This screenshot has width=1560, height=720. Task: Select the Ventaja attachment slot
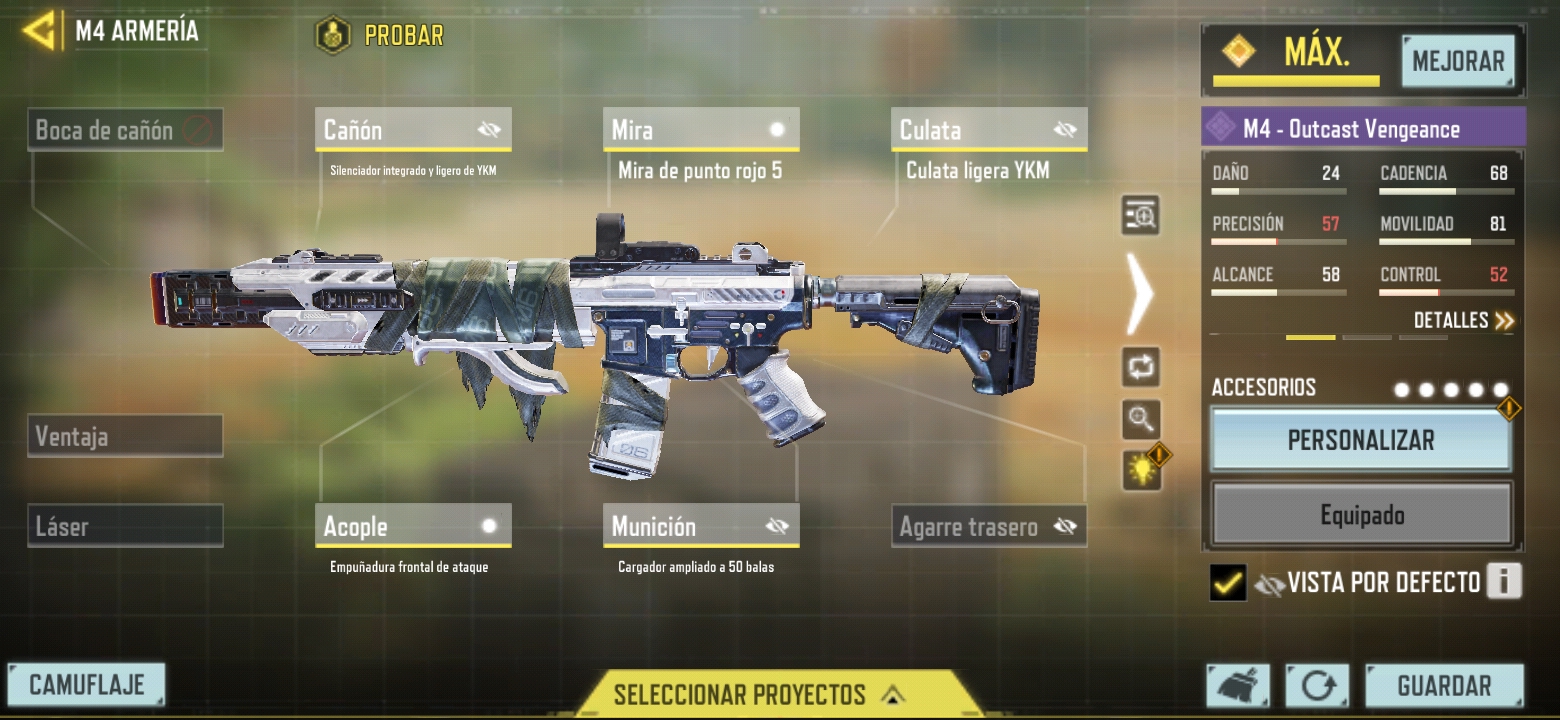tap(125, 436)
